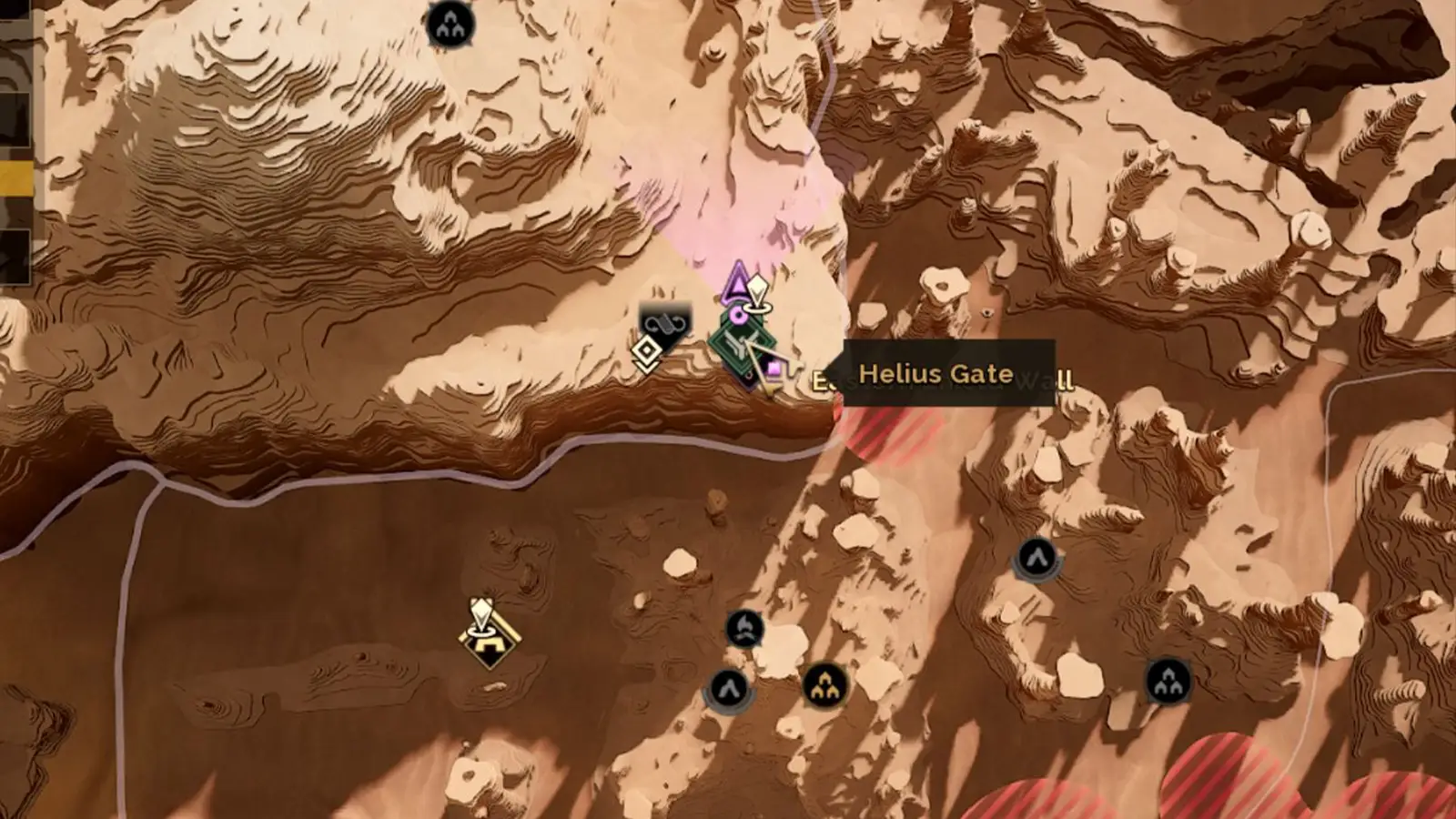The height and width of the screenshot is (819, 1456).
Task: Select the tent icon on the eastern ridge
Action: [1035, 558]
